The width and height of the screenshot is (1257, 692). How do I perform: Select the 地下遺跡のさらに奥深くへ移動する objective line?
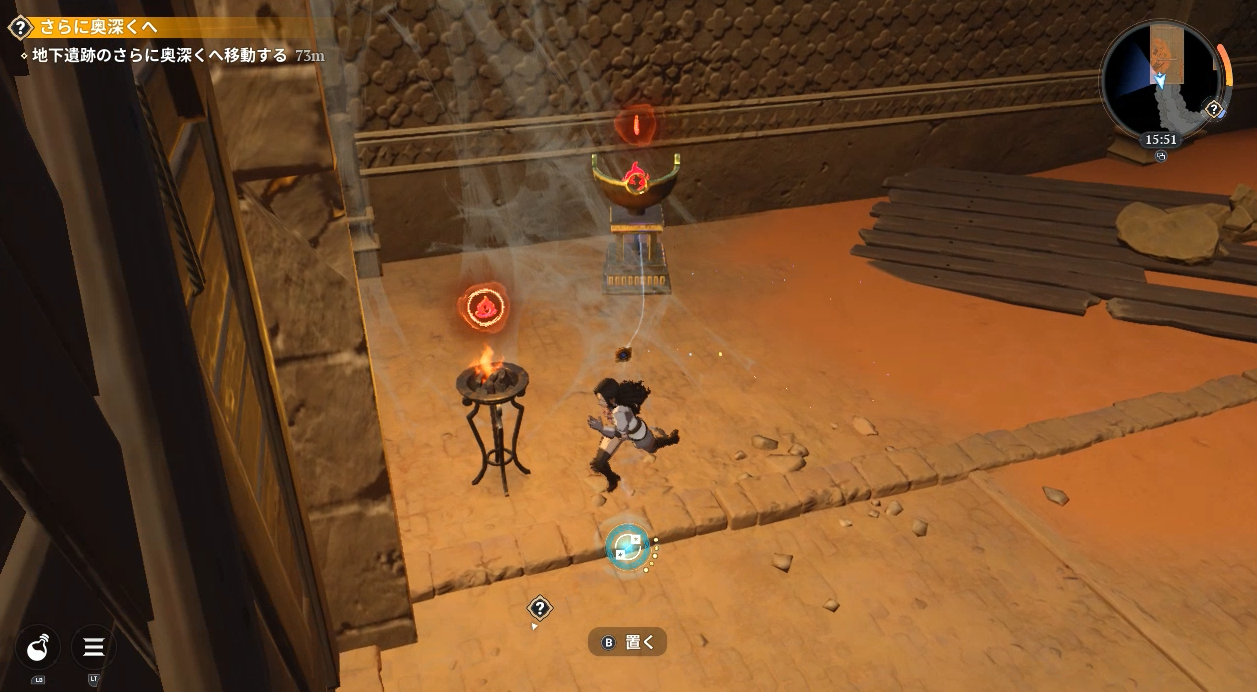tap(160, 56)
